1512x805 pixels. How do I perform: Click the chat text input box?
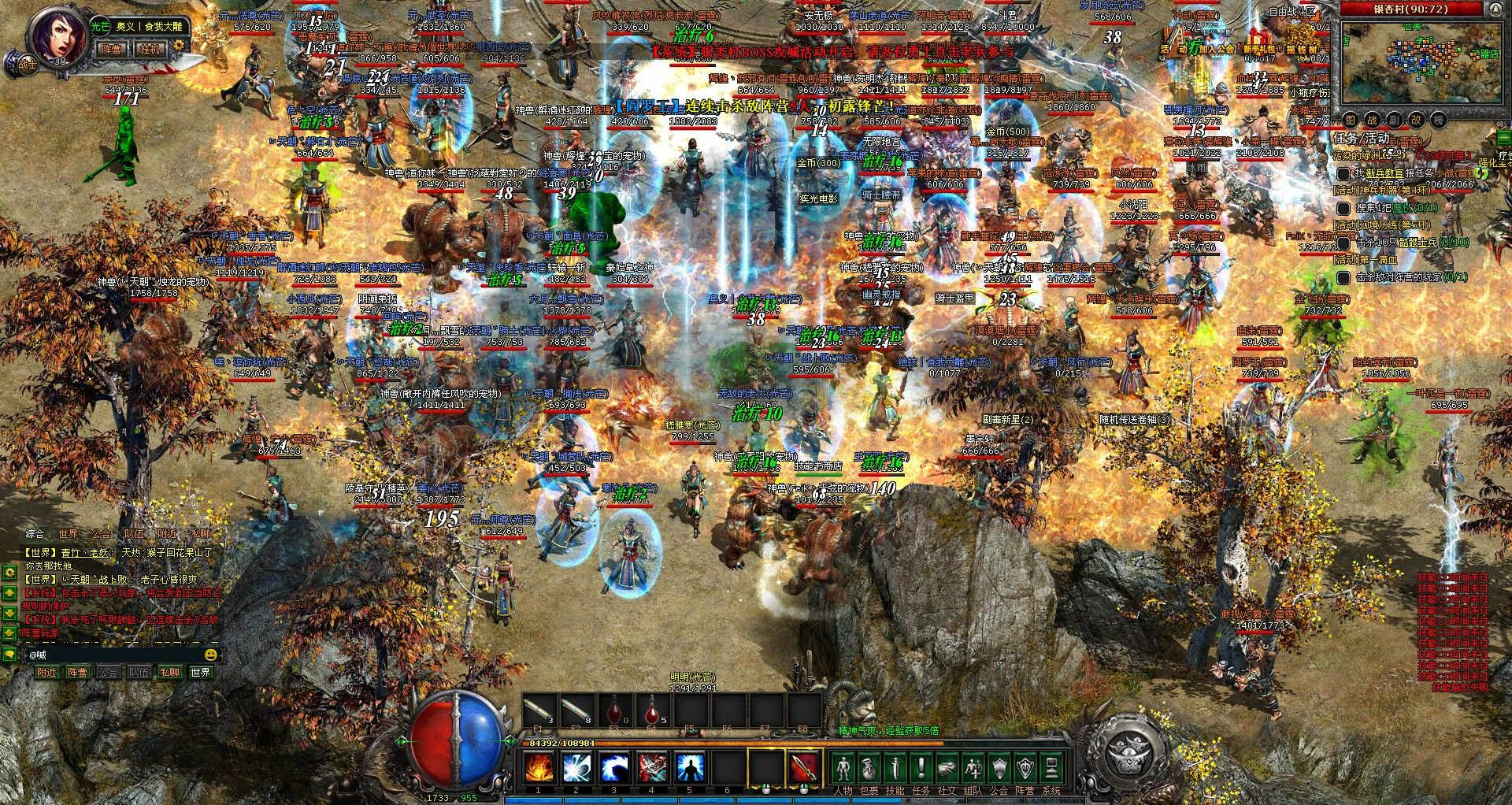click(114, 655)
